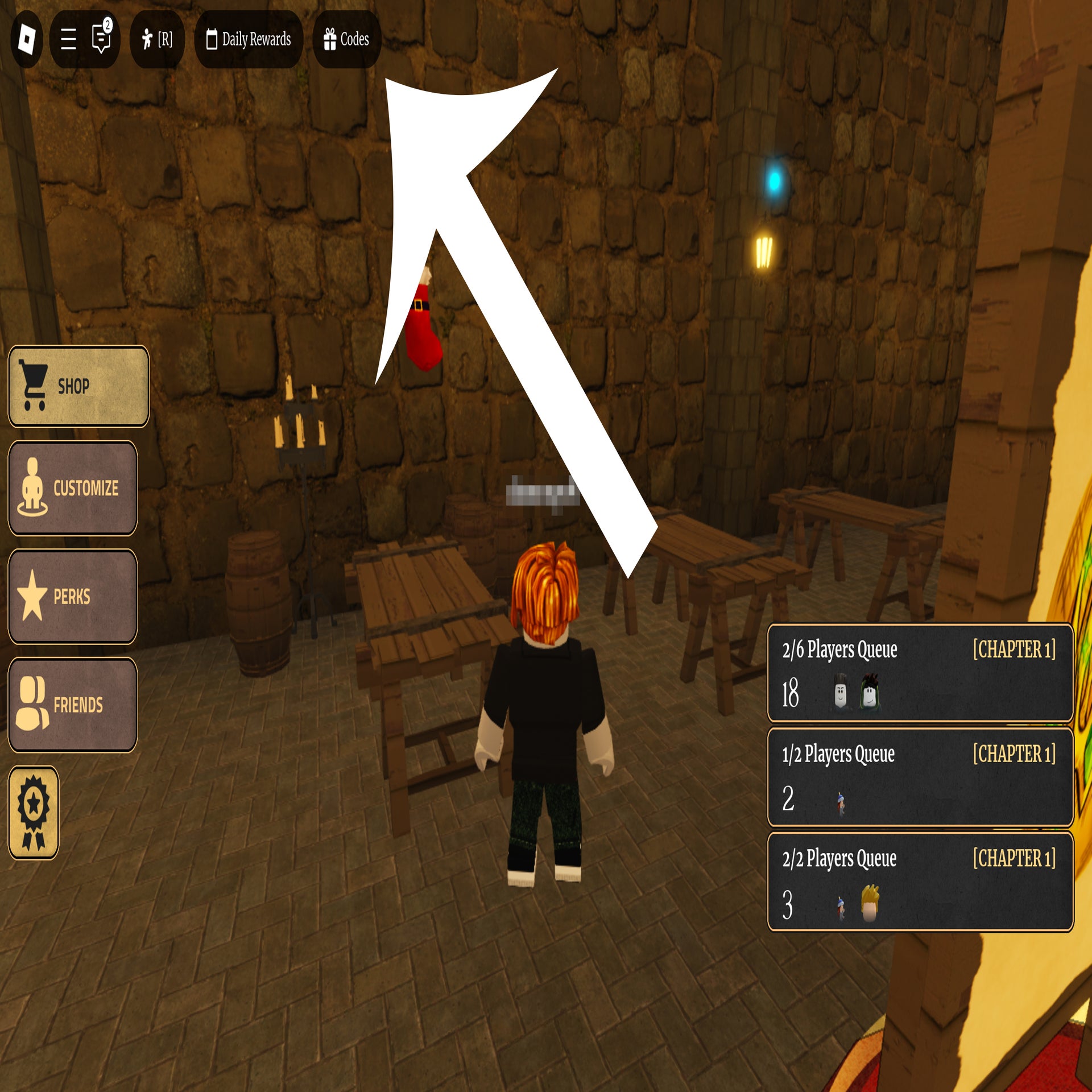
Task: Open the hamburger list menu
Action: coord(68,39)
